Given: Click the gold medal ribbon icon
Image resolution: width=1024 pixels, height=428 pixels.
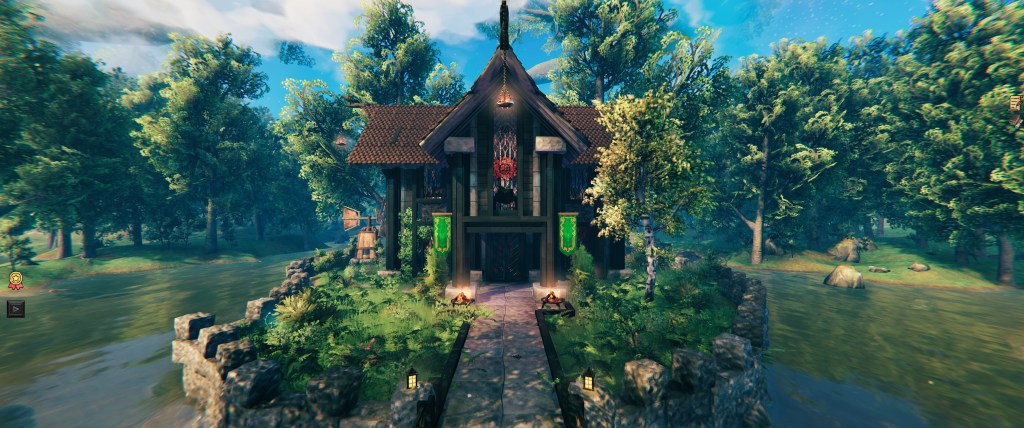Looking at the screenshot, I should point(15,281).
